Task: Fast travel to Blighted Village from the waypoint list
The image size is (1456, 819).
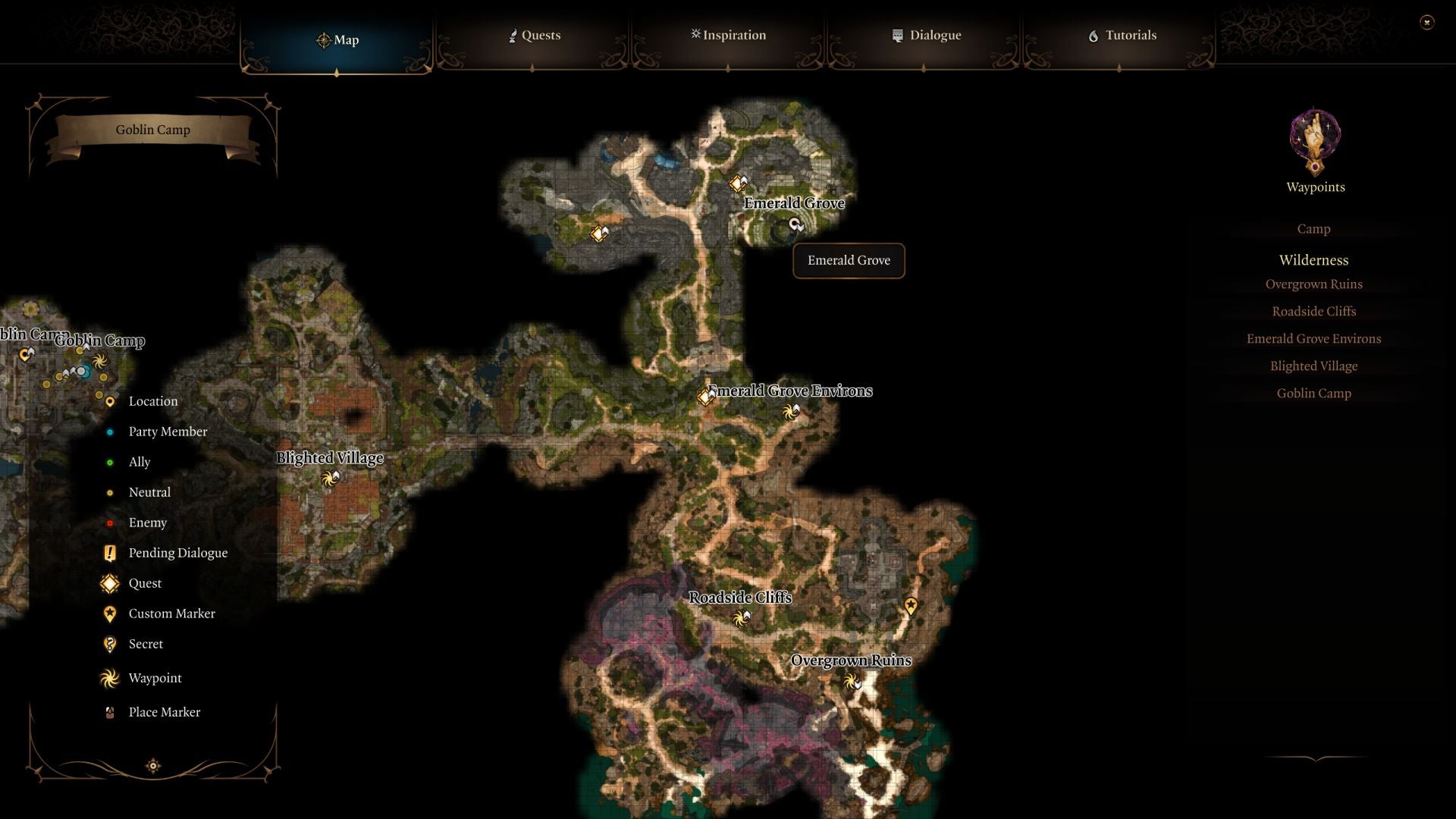Action: tap(1313, 366)
